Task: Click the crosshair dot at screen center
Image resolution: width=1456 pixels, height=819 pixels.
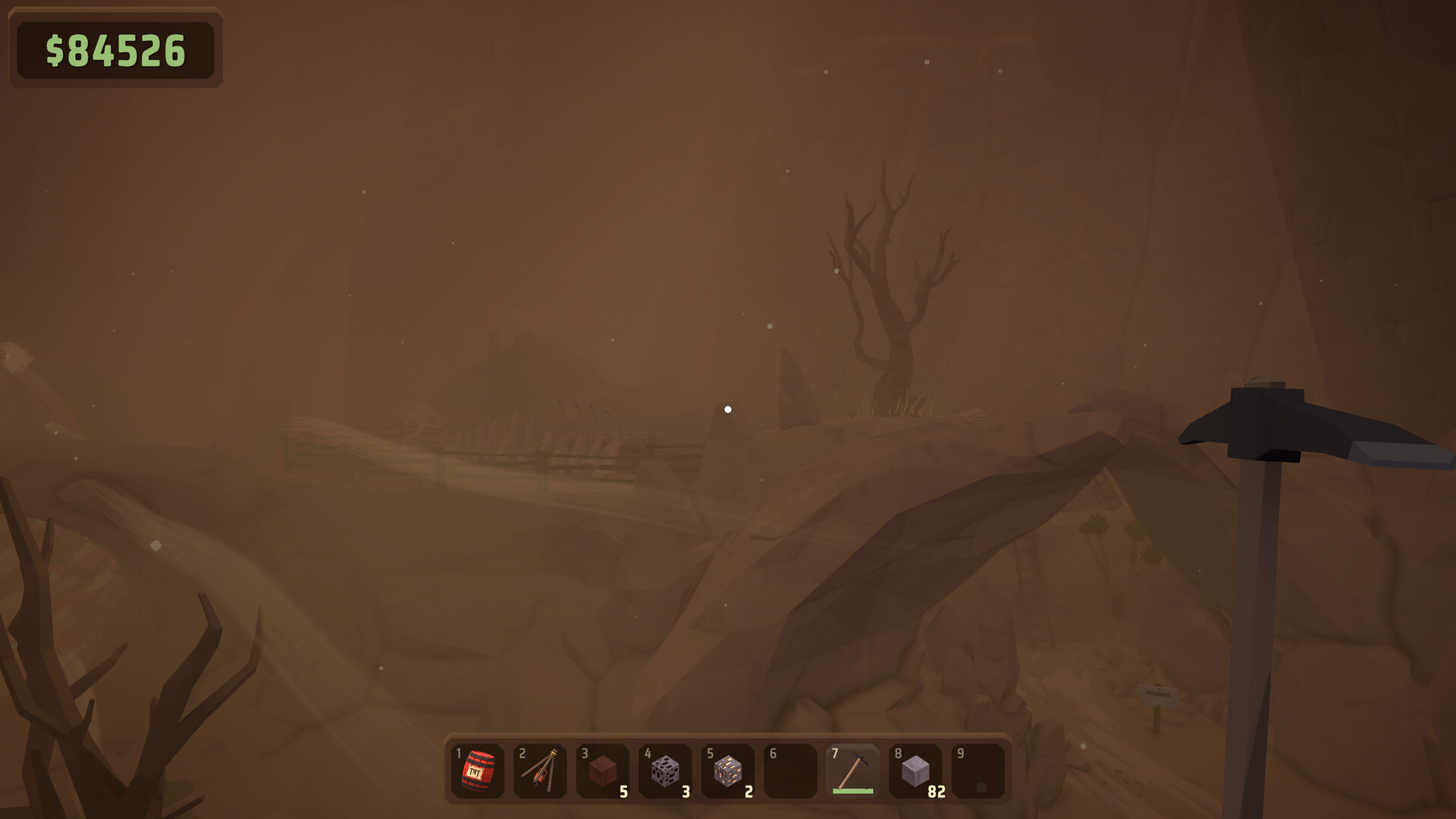Action: (x=729, y=409)
